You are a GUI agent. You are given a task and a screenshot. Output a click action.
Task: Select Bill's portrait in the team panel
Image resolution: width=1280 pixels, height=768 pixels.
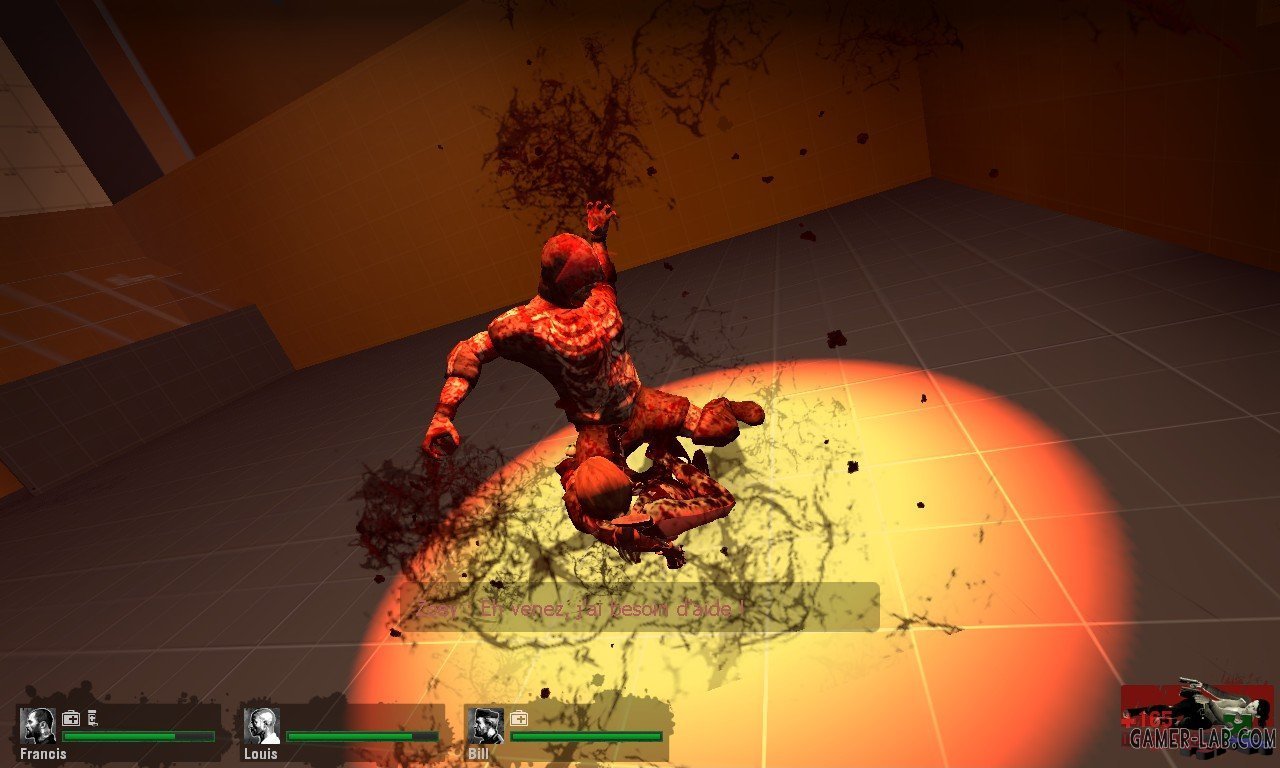(486, 726)
